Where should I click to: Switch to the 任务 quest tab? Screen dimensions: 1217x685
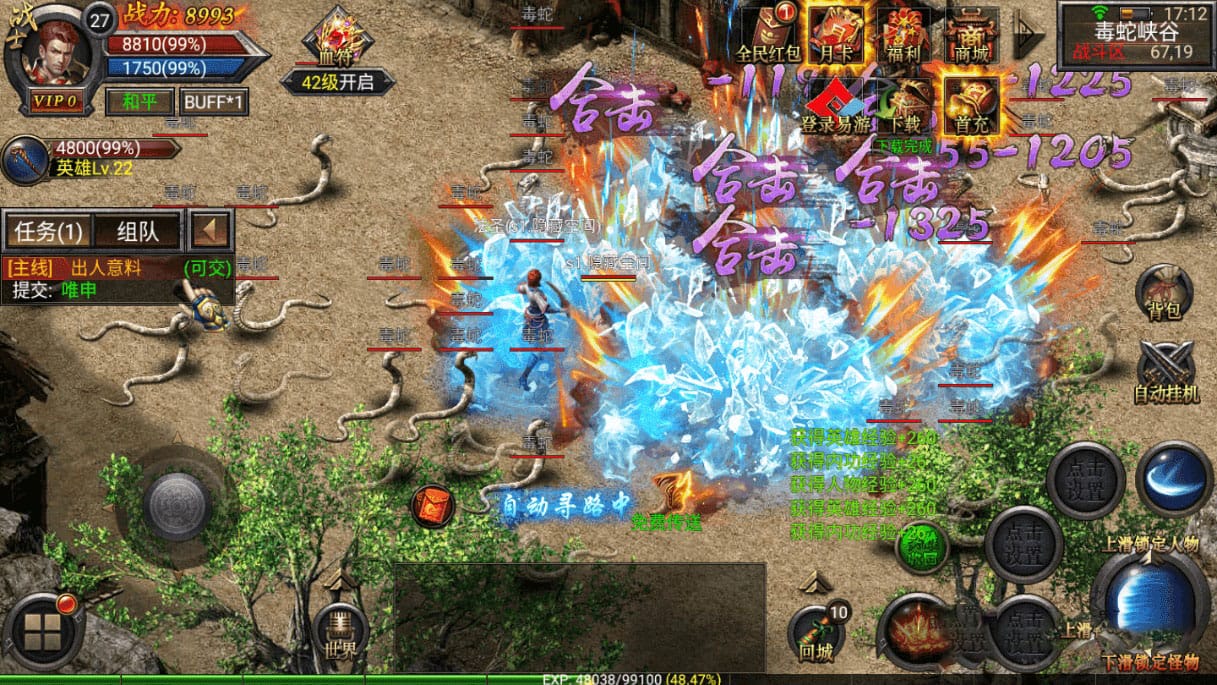(48, 231)
